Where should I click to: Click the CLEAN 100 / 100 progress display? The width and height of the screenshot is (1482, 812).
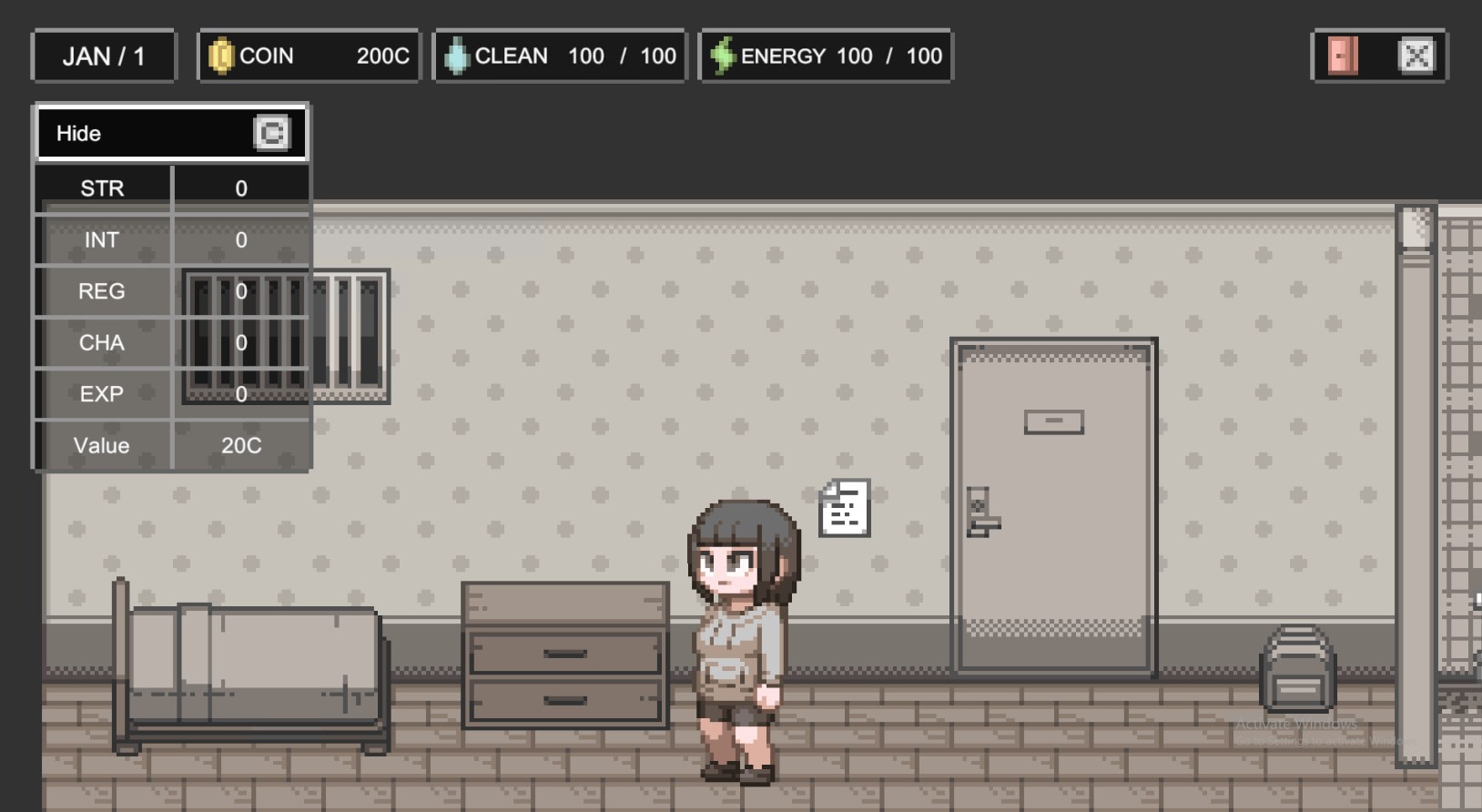pos(559,55)
